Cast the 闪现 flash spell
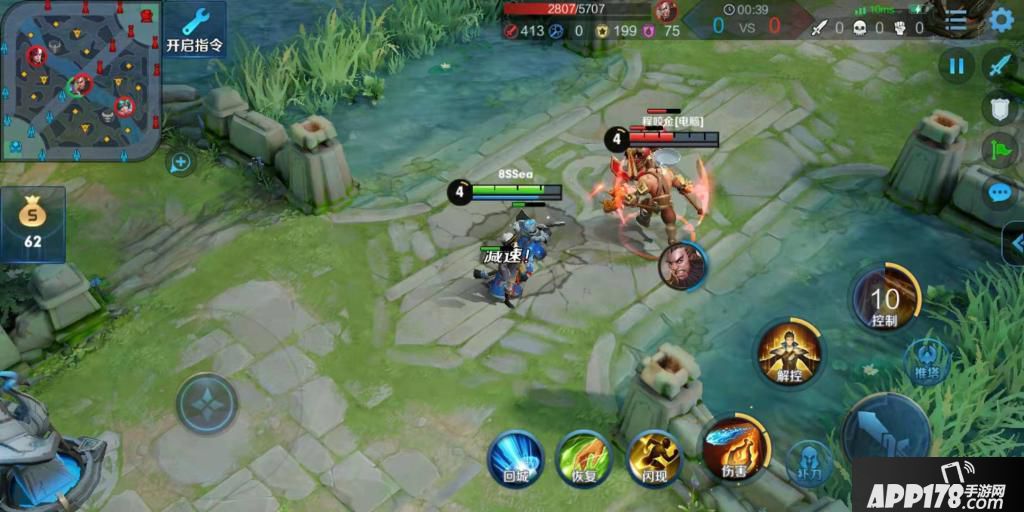This screenshot has height=512, width=1024. tap(653, 458)
